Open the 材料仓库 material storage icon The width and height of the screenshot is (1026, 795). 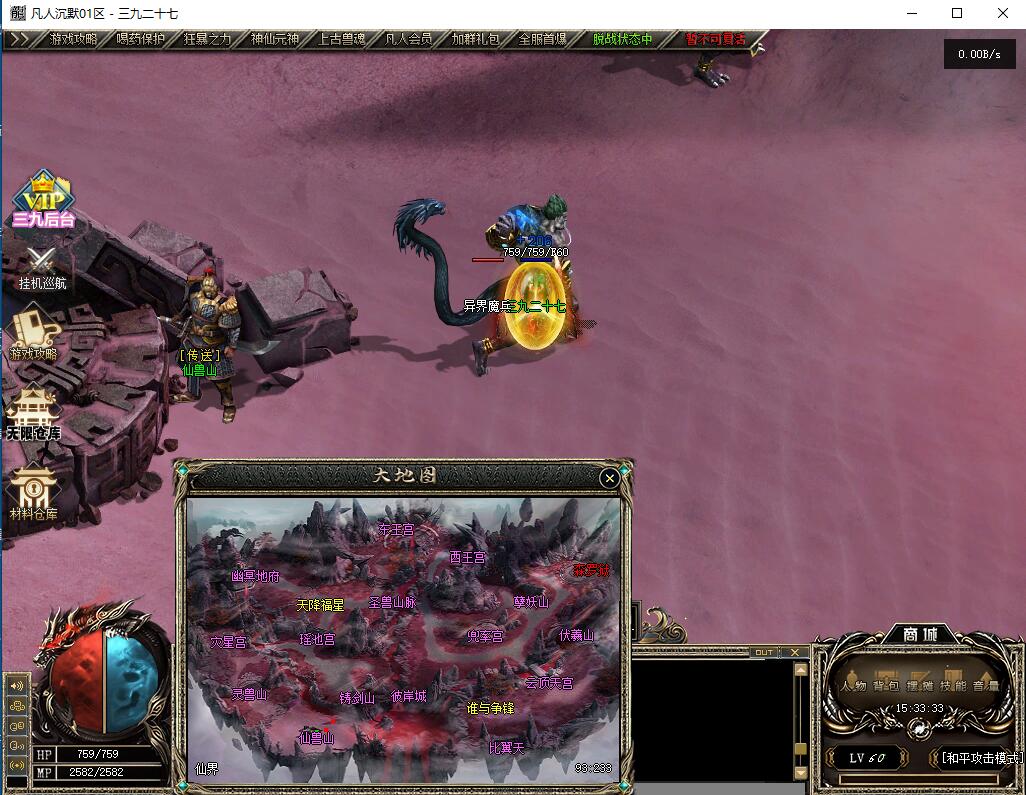tap(33, 493)
